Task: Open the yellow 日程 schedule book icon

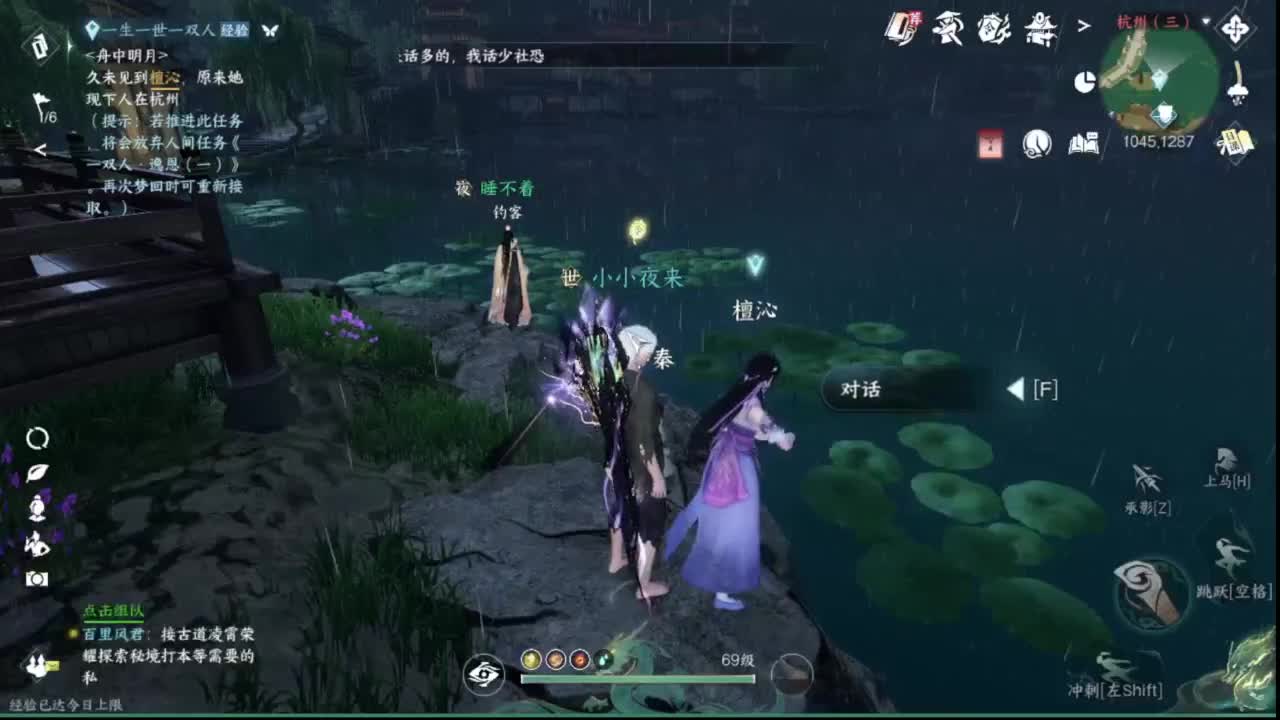Action: [x=1236, y=142]
